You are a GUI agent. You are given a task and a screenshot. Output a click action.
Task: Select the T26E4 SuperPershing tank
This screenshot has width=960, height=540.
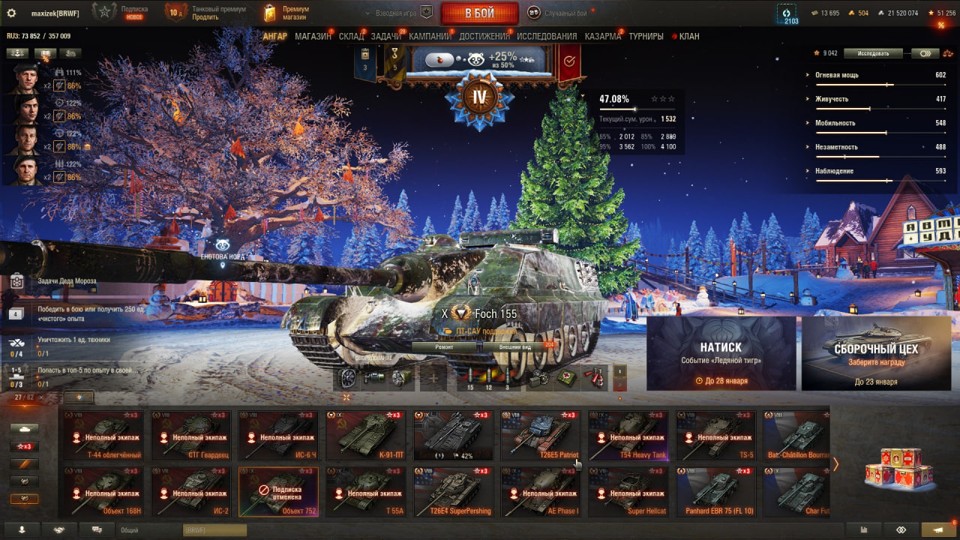(x=452, y=492)
